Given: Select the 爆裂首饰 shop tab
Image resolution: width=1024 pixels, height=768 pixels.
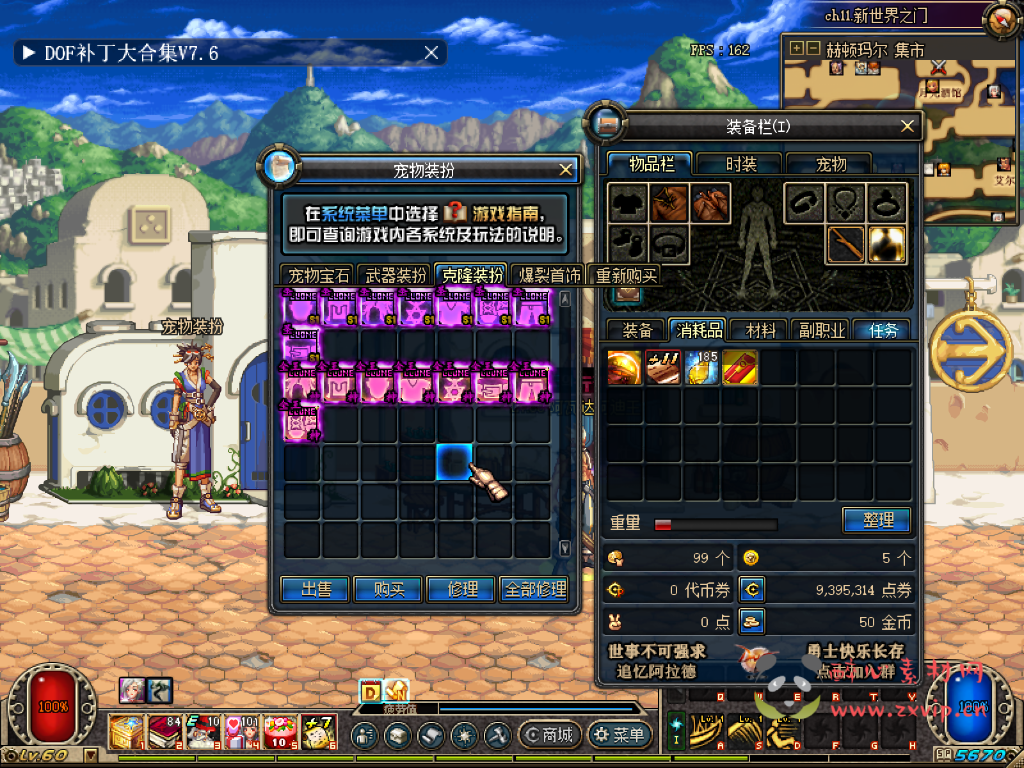Looking at the screenshot, I should pyautogui.click(x=548, y=275).
